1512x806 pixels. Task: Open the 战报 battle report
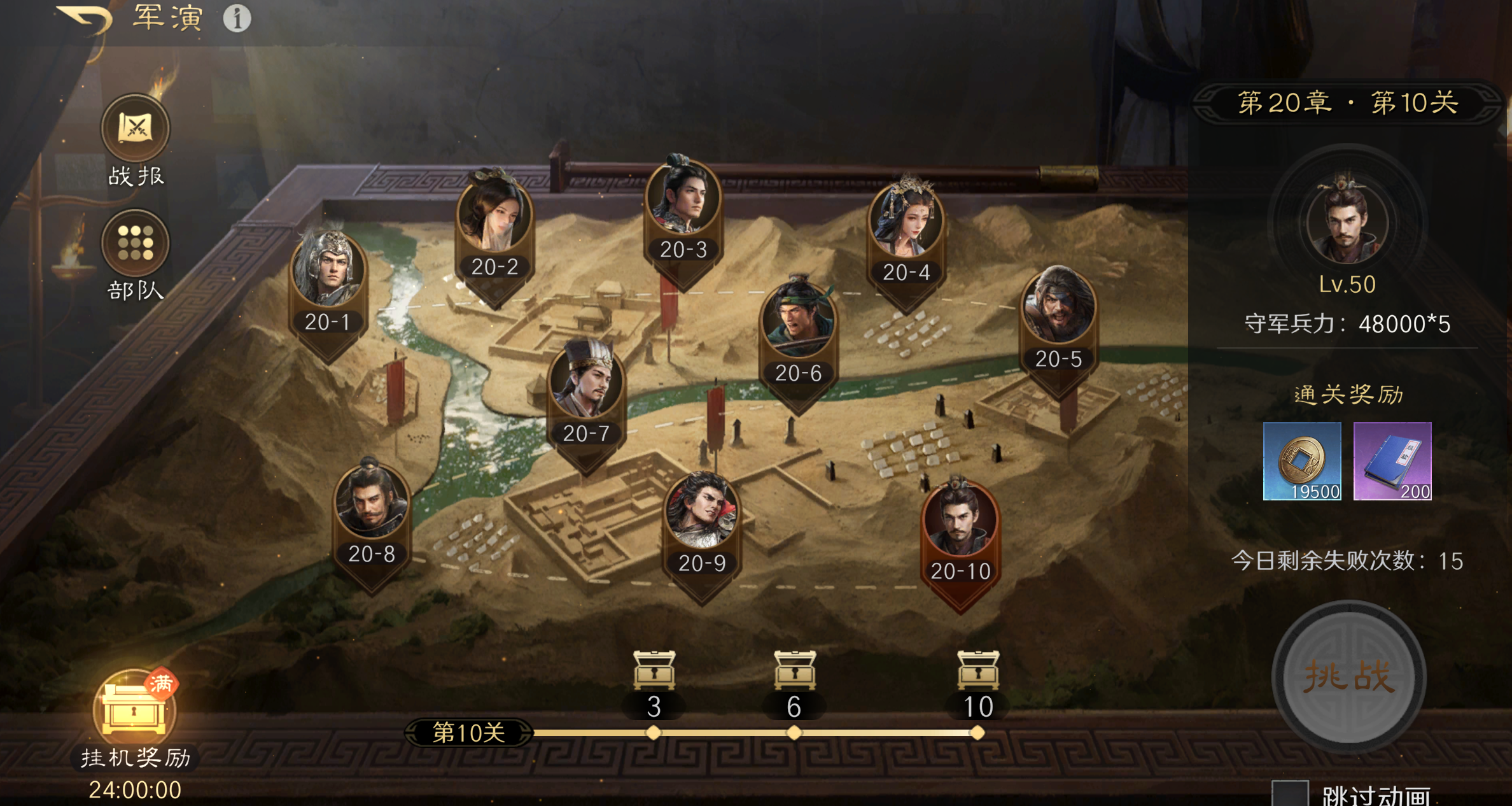(136, 129)
